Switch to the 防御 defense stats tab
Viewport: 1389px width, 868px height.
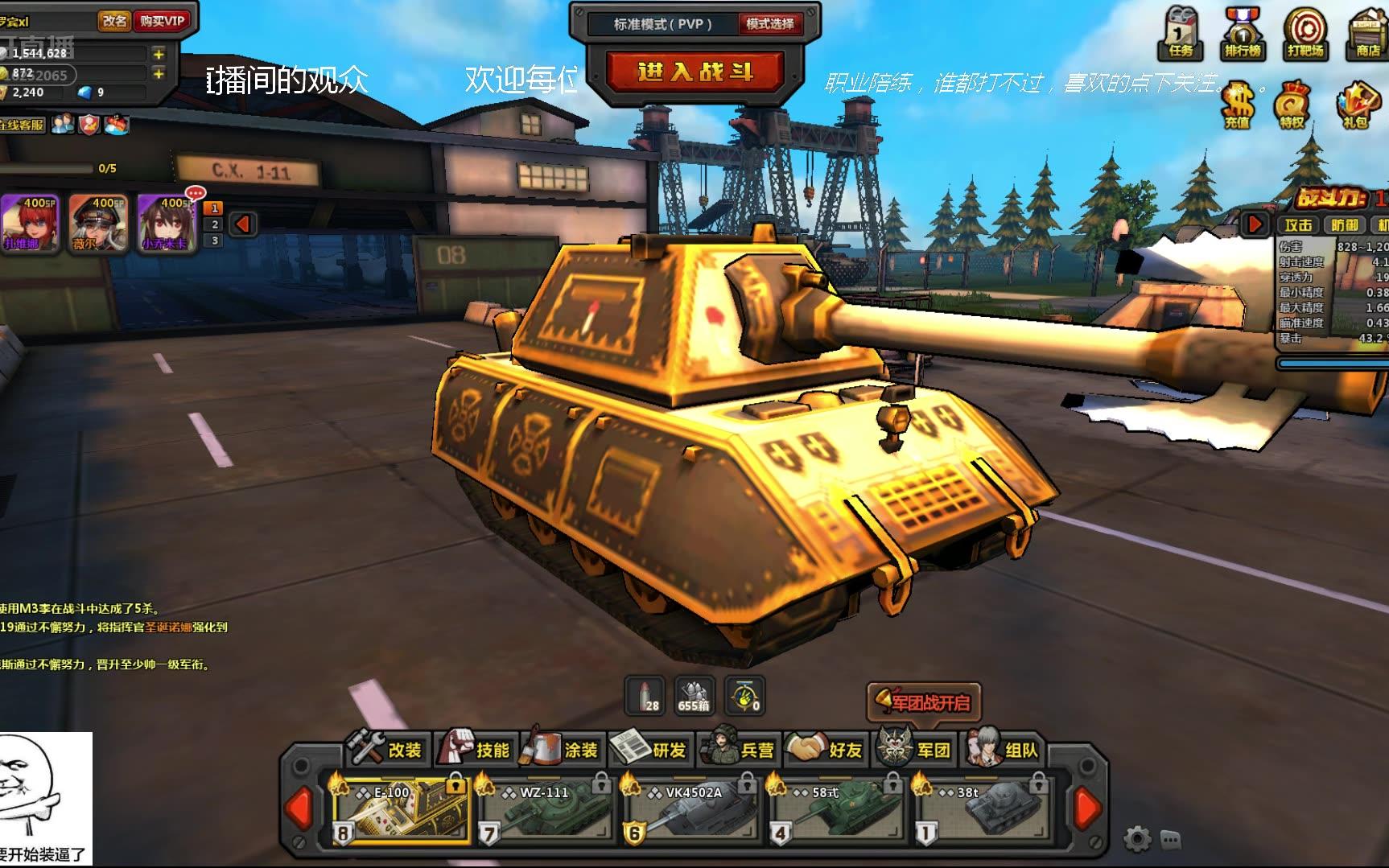coord(1344,225)
